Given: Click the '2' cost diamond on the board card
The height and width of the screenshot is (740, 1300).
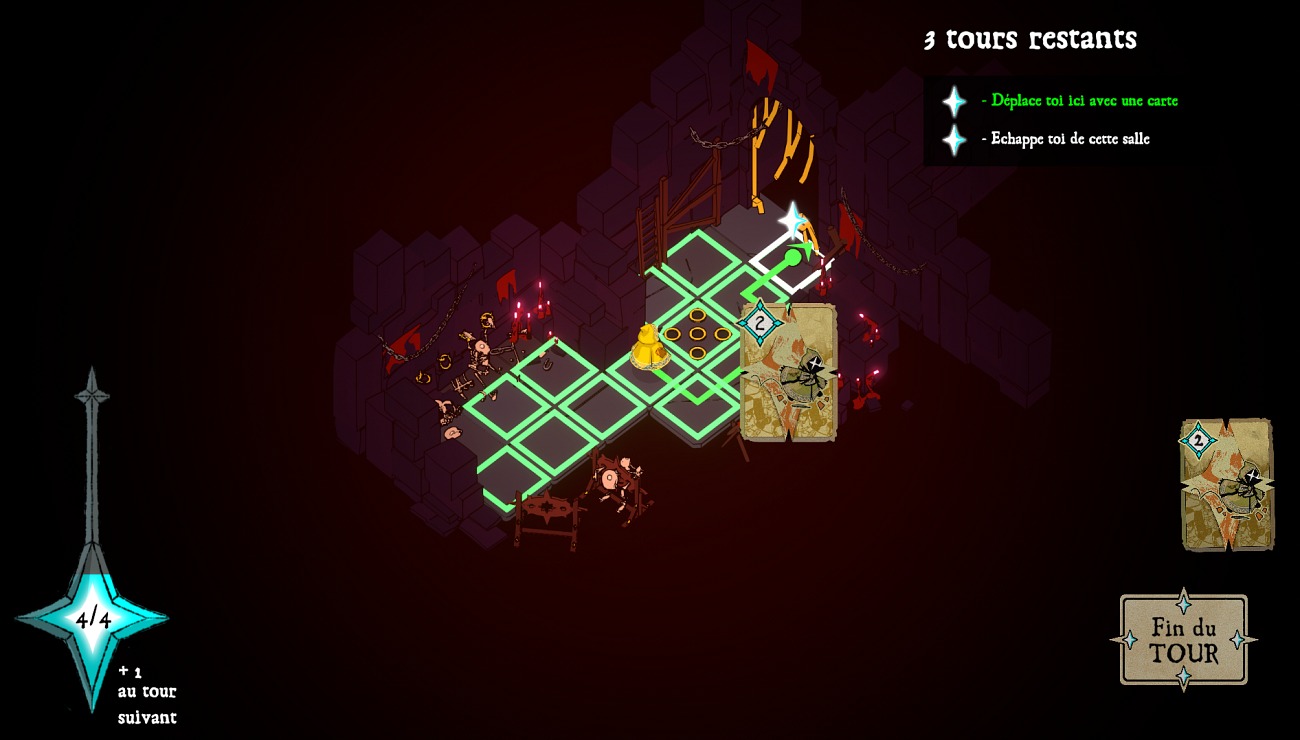Looking at the screenshot, I should pyautogui.click(x=760, y=321).
